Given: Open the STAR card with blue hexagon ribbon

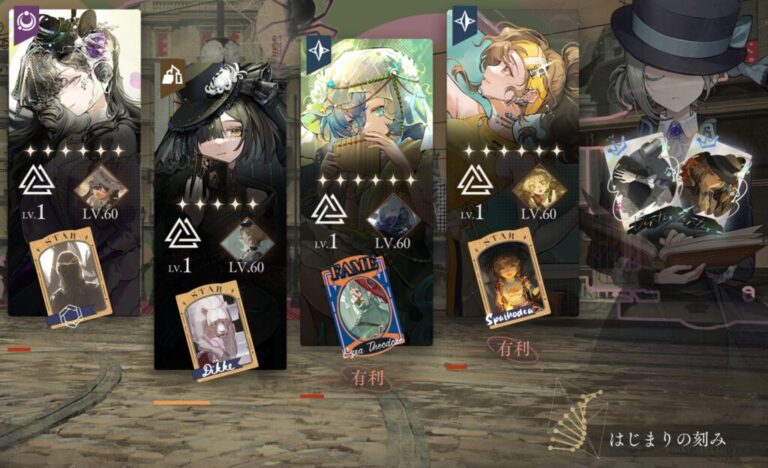Looking at the screenshot, I should pyautogui.click(x=72, y=279).
